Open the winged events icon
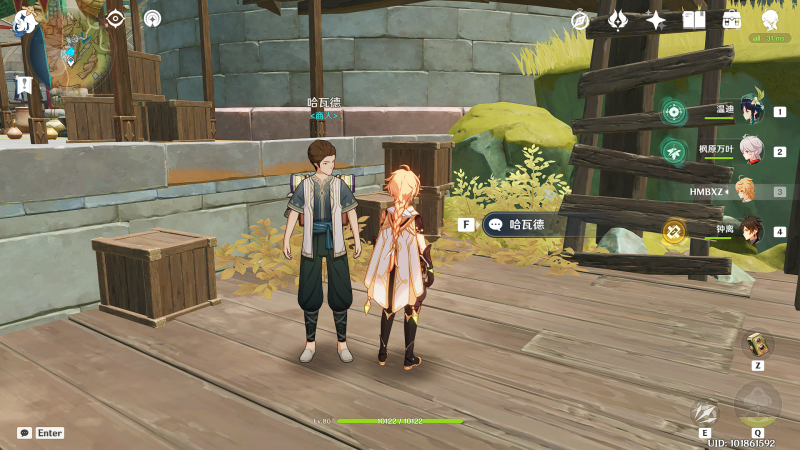The width and height of the screenshot is (800, 450). [x=618, y=20]
